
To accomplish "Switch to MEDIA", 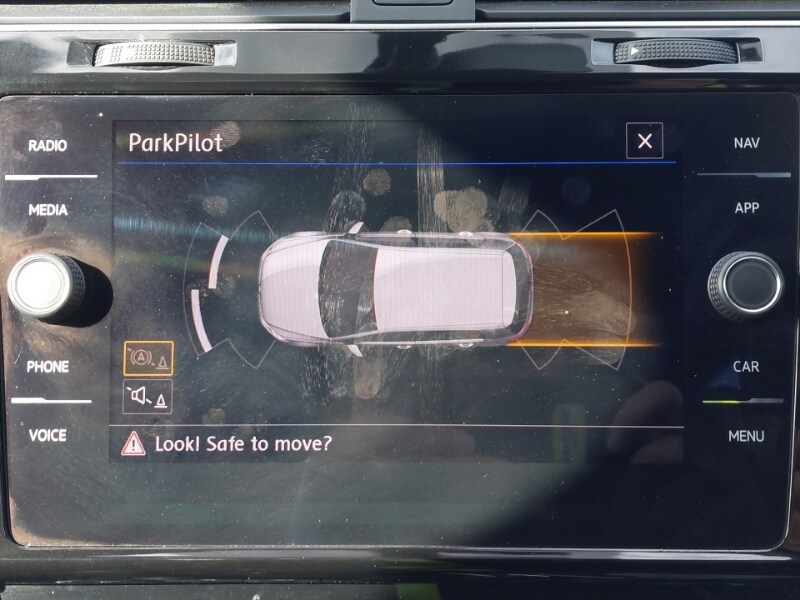I will click(48, 210).
